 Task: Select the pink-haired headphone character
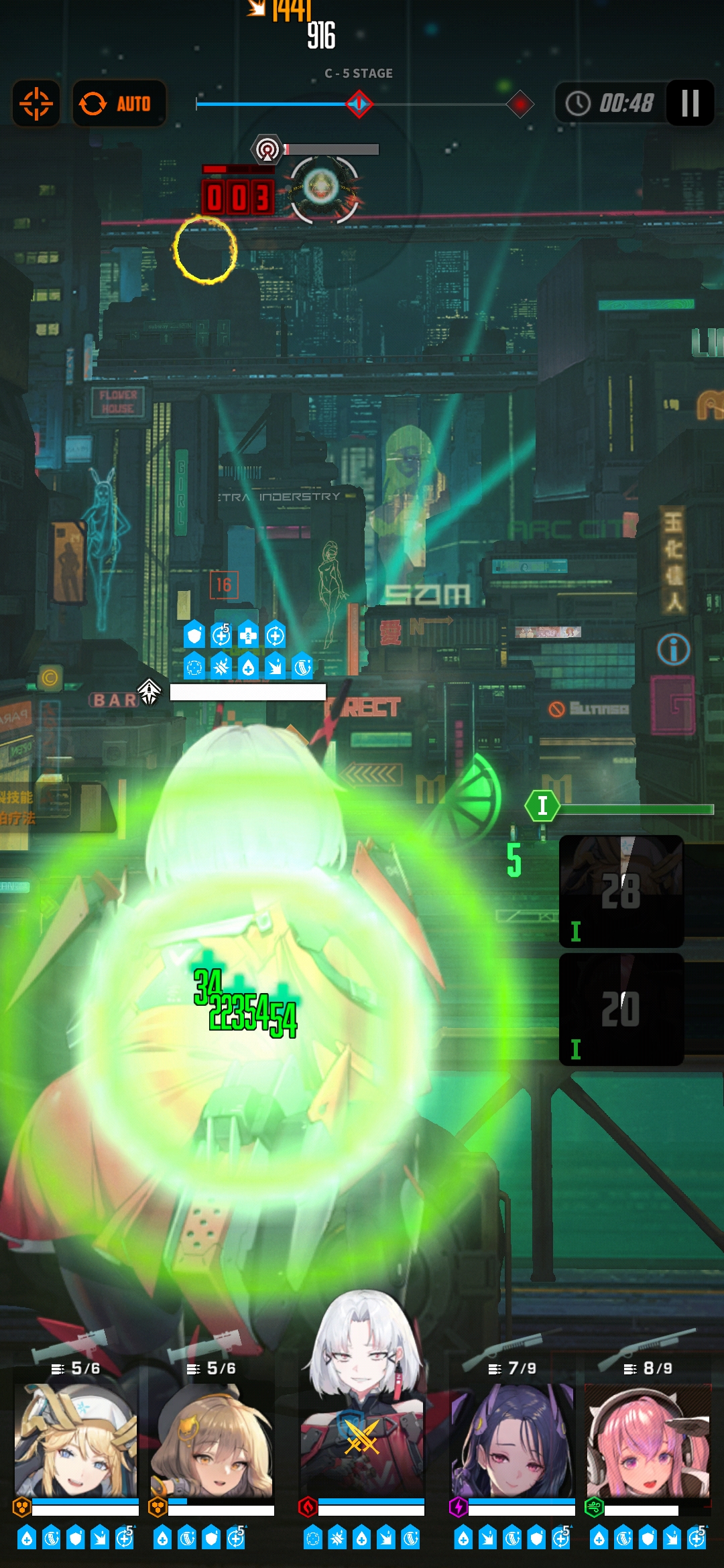647,1441
